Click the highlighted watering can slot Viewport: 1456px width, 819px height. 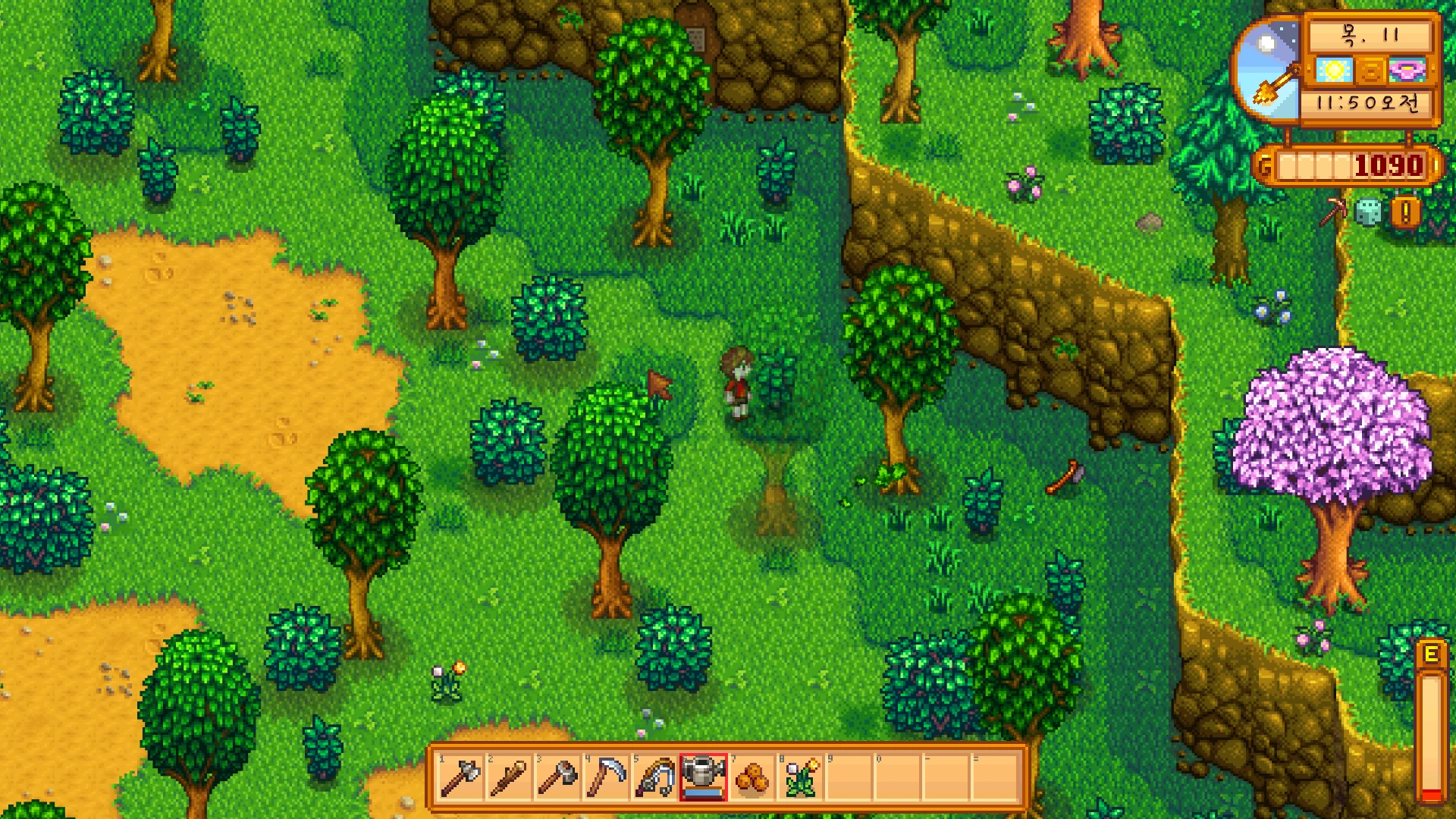point(703,777)
